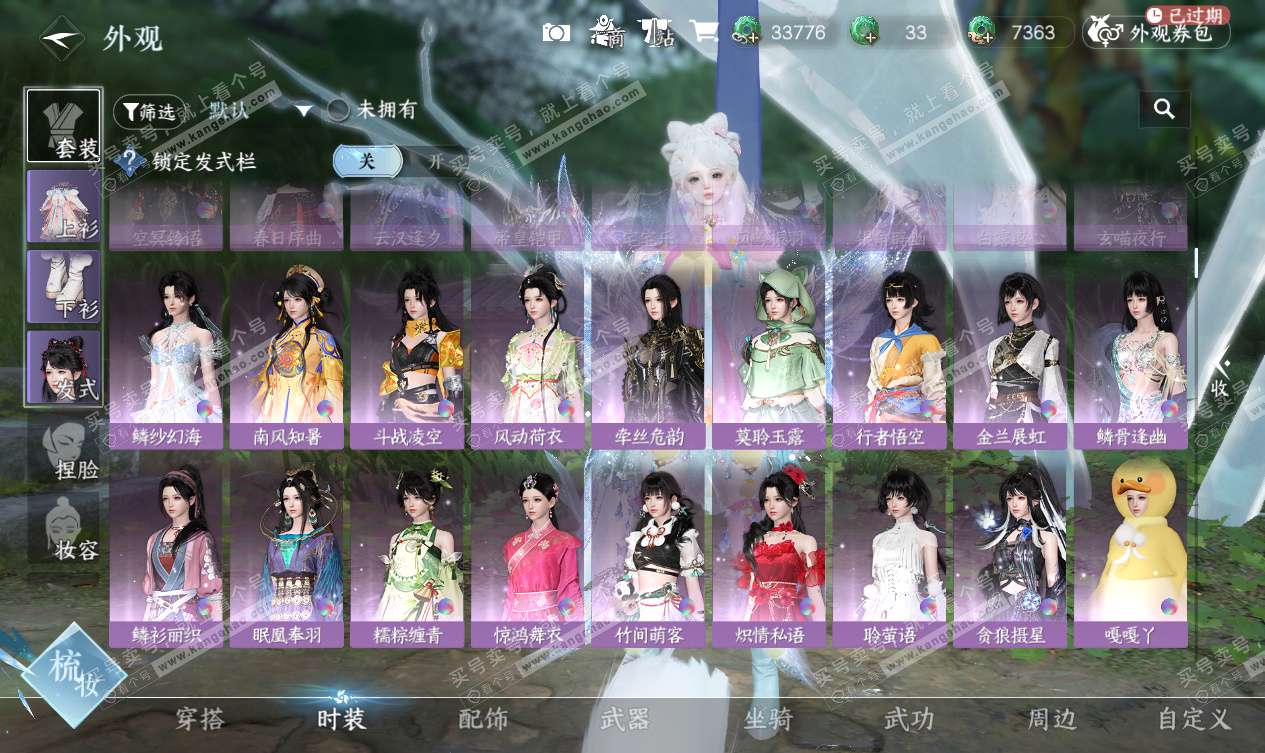The height and width of the screenshot is (753, 1265).
Task: Select the 莫聆玉露 green hood outfit
Action: coord(769,358)
